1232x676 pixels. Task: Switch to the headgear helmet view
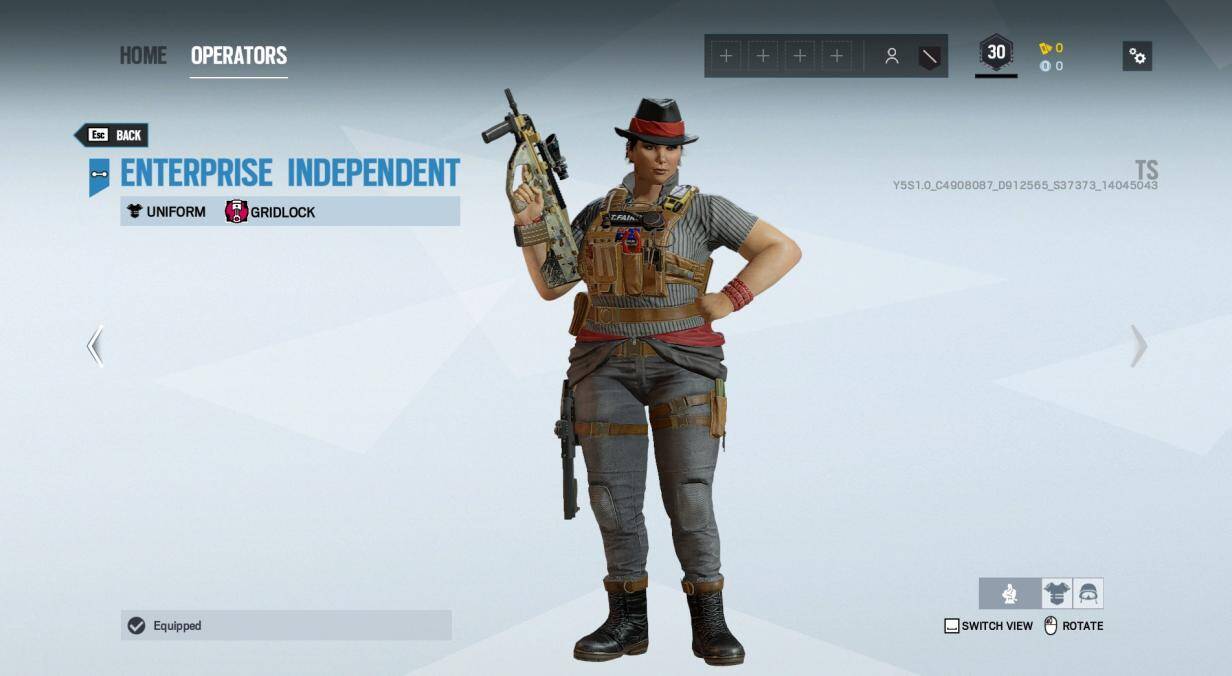1088,594
